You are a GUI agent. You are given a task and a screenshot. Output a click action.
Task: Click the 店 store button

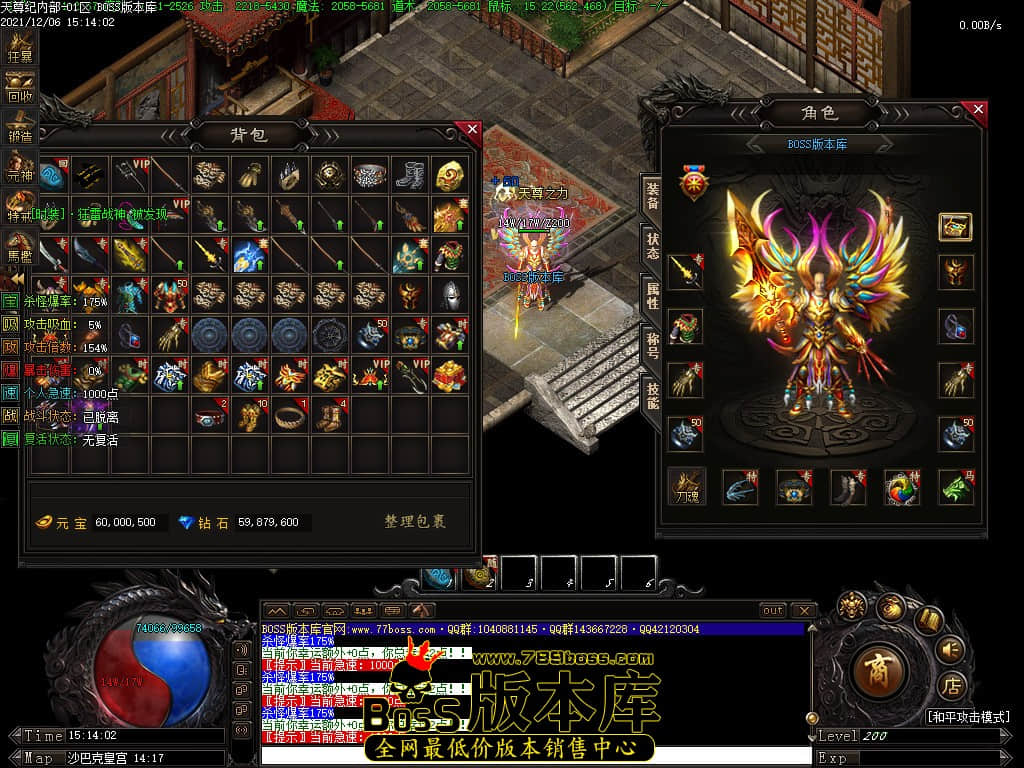pos(950,688)
